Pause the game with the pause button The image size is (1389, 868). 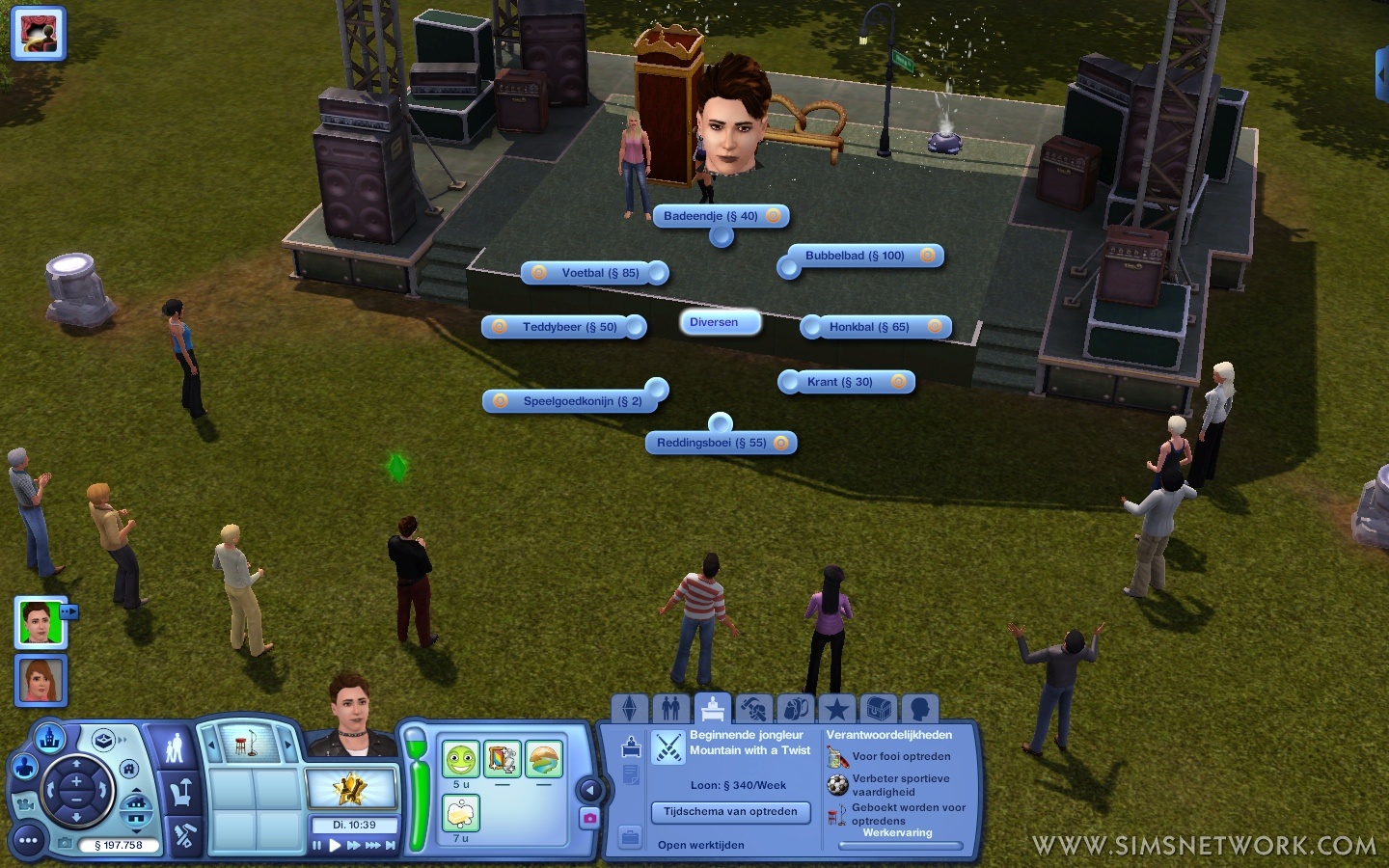pos(316,846)
